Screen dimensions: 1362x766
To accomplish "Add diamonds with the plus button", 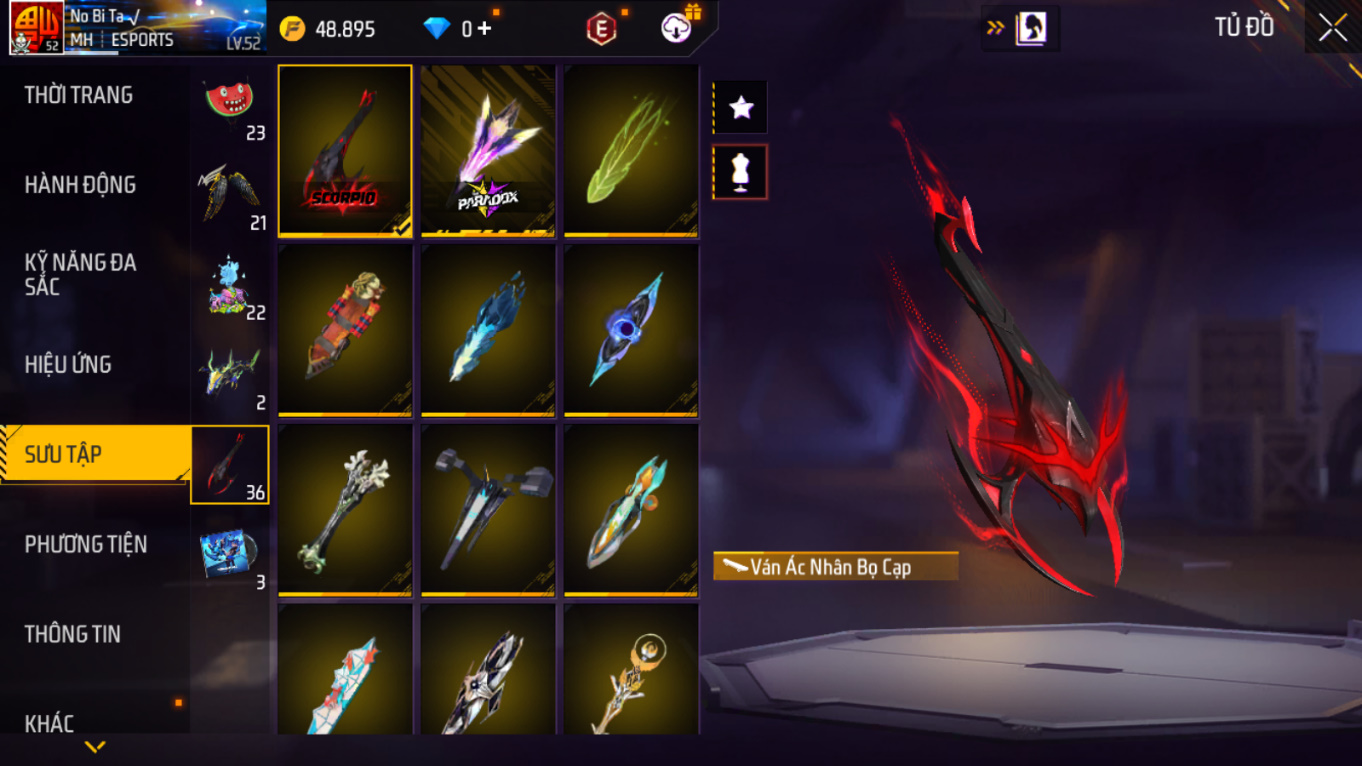I will point(485,29).
